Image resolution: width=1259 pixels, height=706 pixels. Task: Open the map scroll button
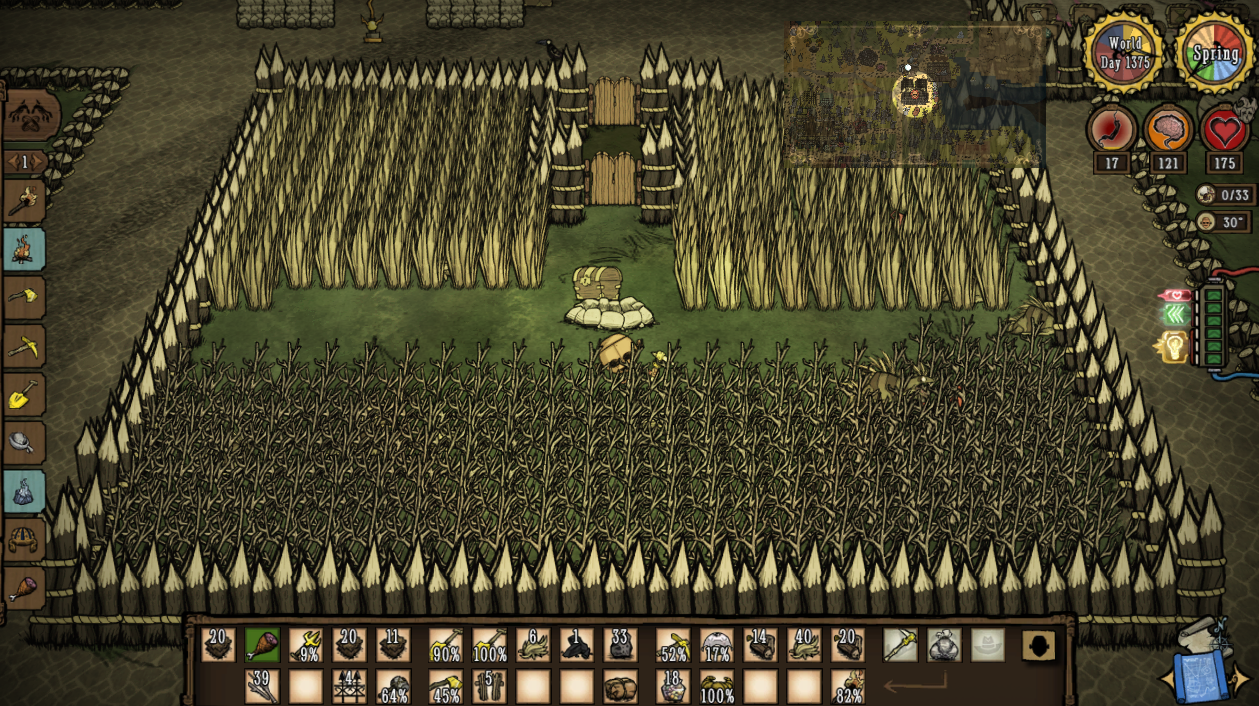pos(1207,670)
